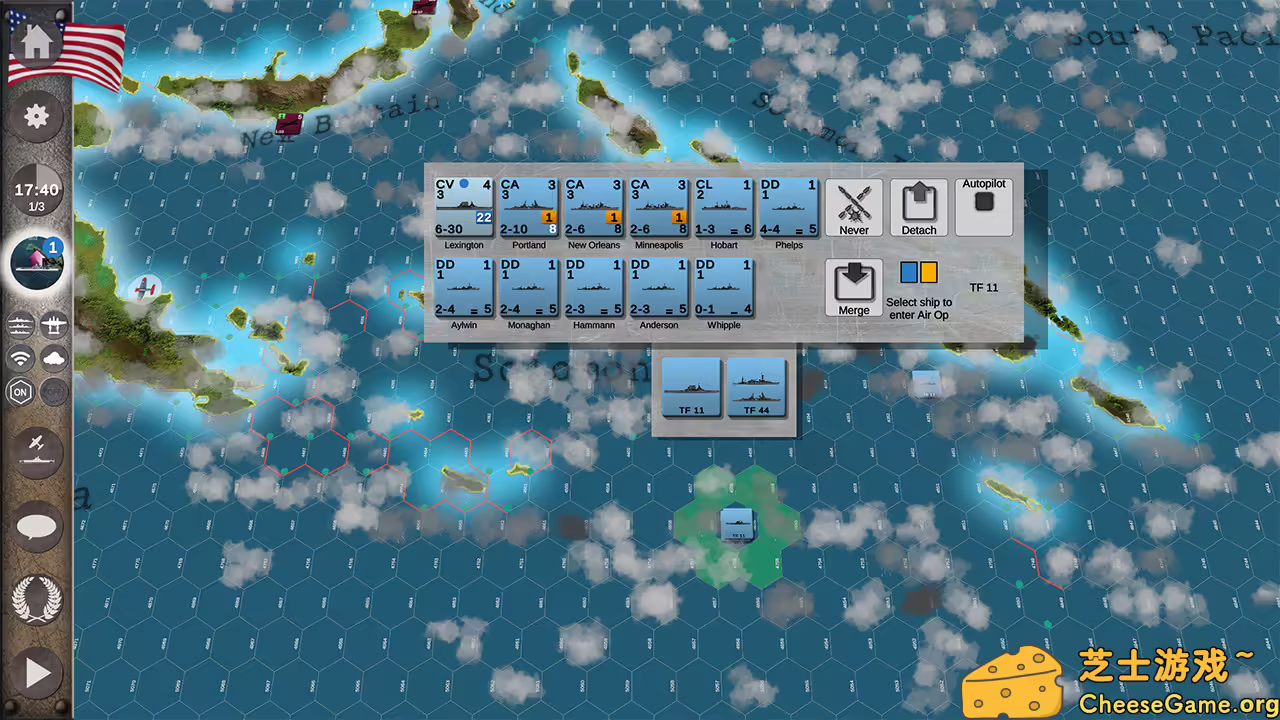Open the speech bubble messages icon

37,528
